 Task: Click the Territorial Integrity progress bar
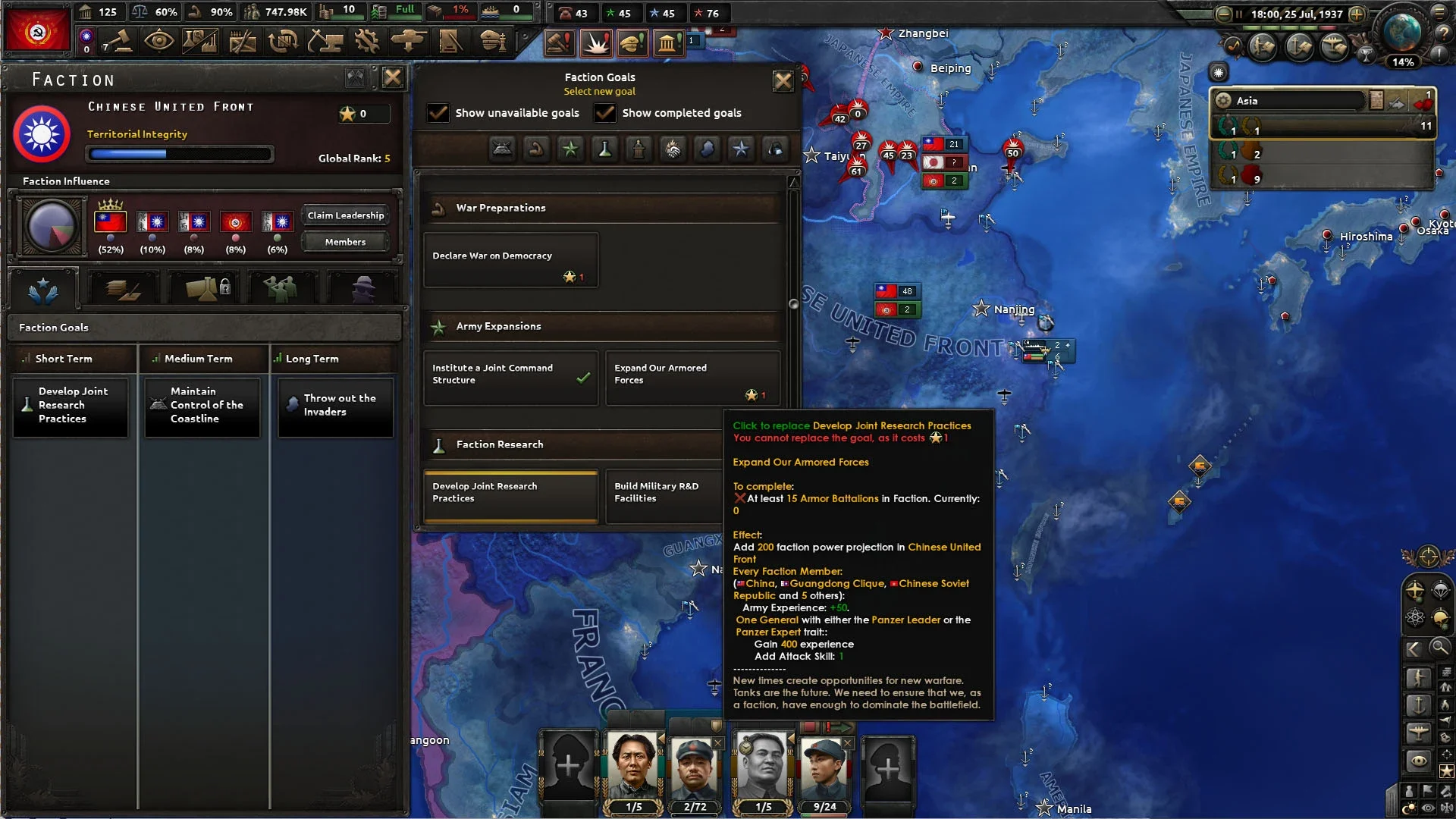pos(180,154)
